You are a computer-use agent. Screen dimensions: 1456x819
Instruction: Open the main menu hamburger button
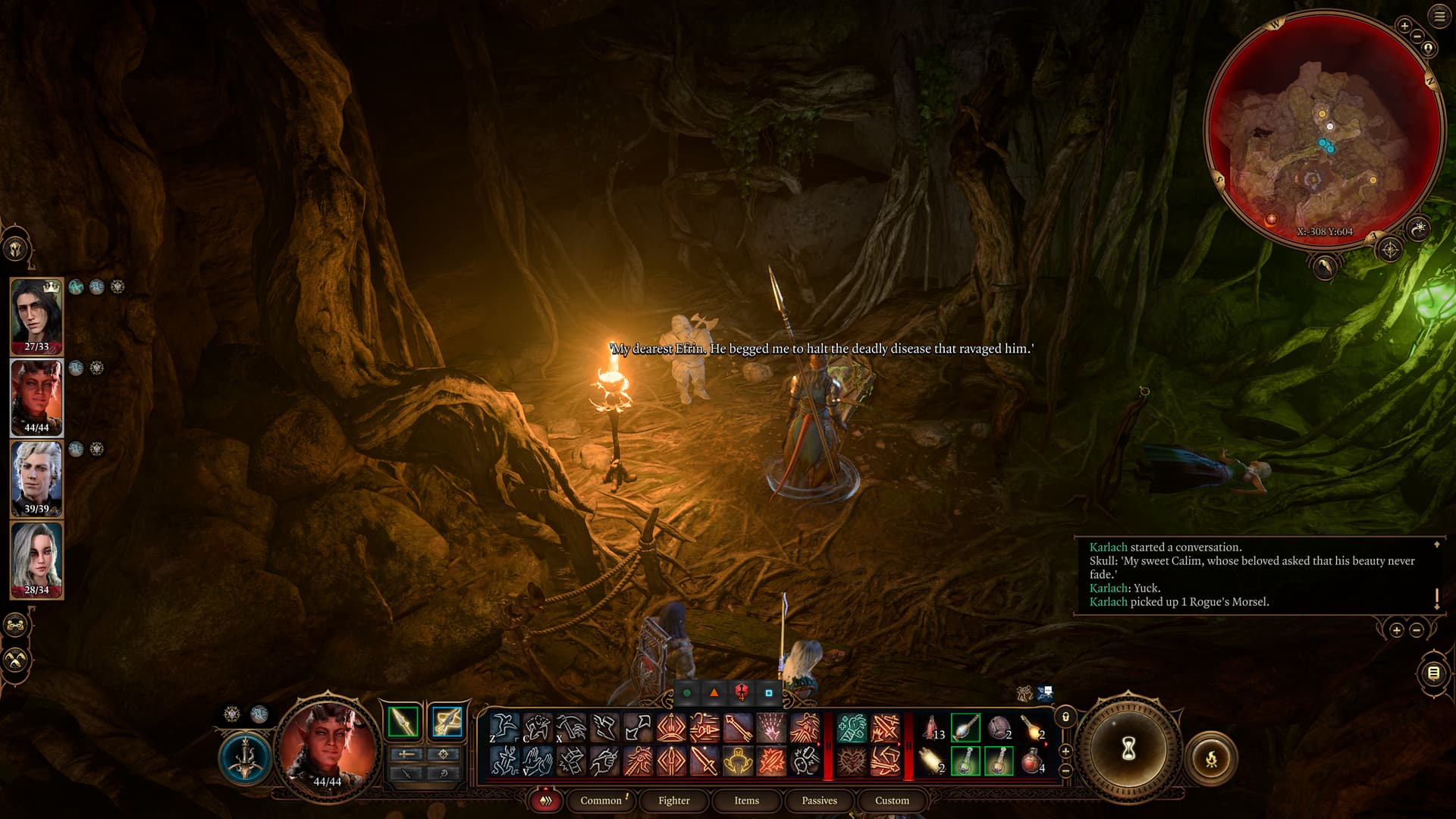tap(1439, 17)
